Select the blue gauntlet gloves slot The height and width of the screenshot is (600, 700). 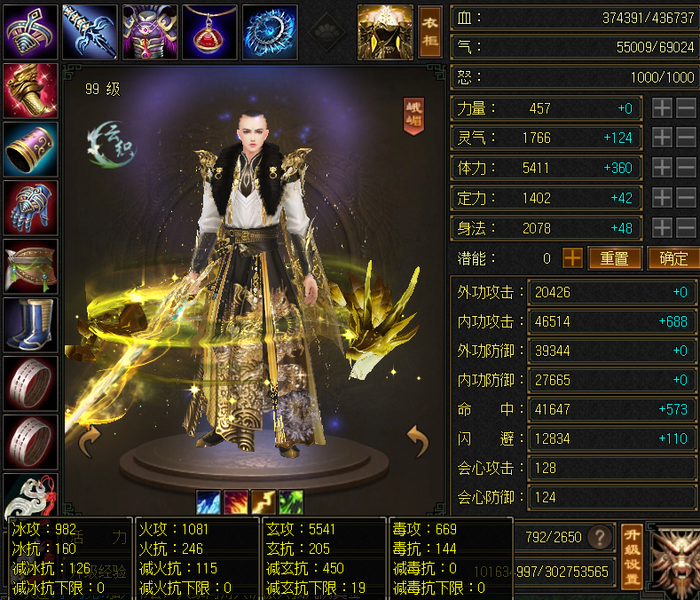pos(30,208)
